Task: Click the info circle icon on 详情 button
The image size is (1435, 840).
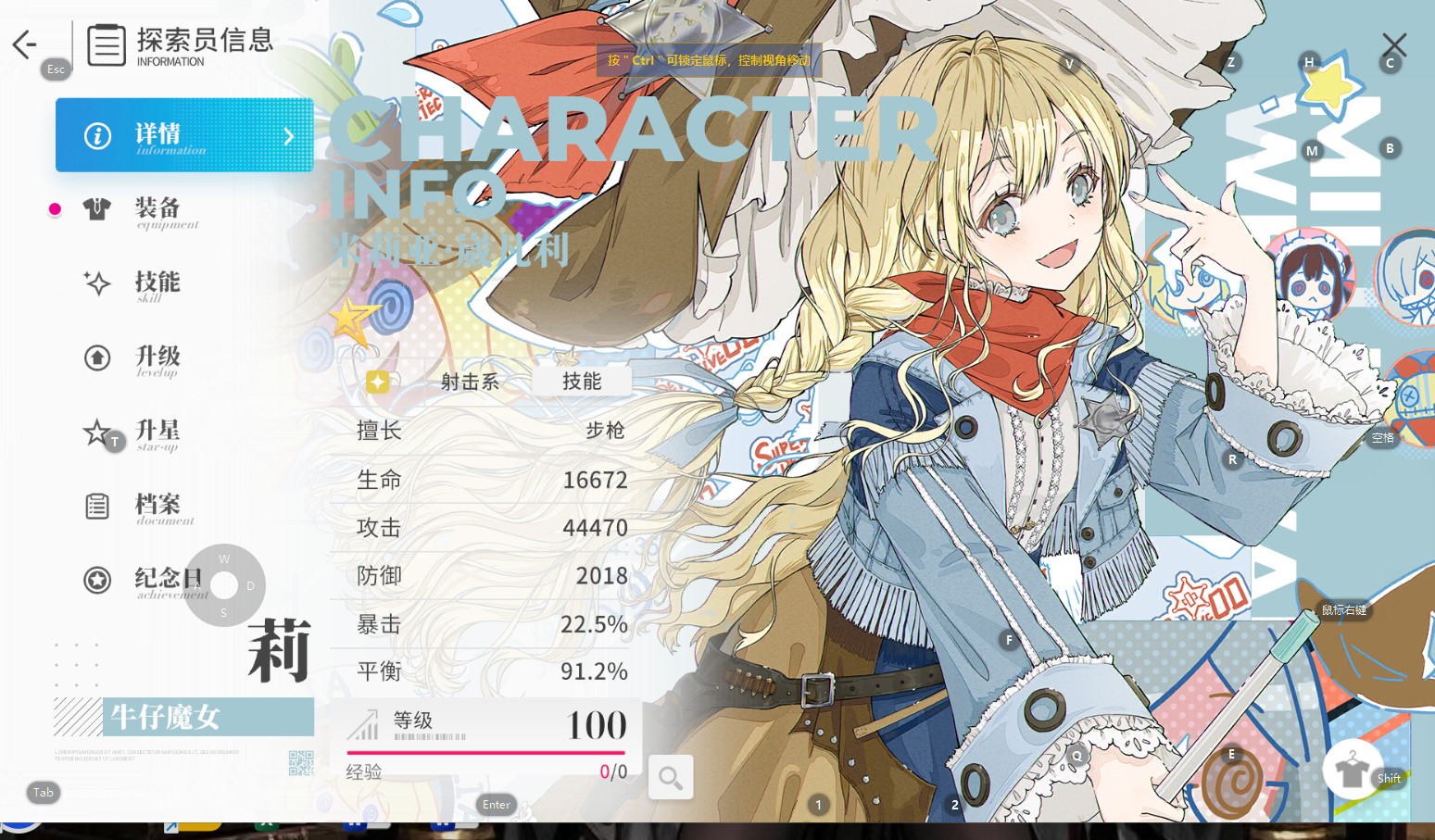Action: 97,134
